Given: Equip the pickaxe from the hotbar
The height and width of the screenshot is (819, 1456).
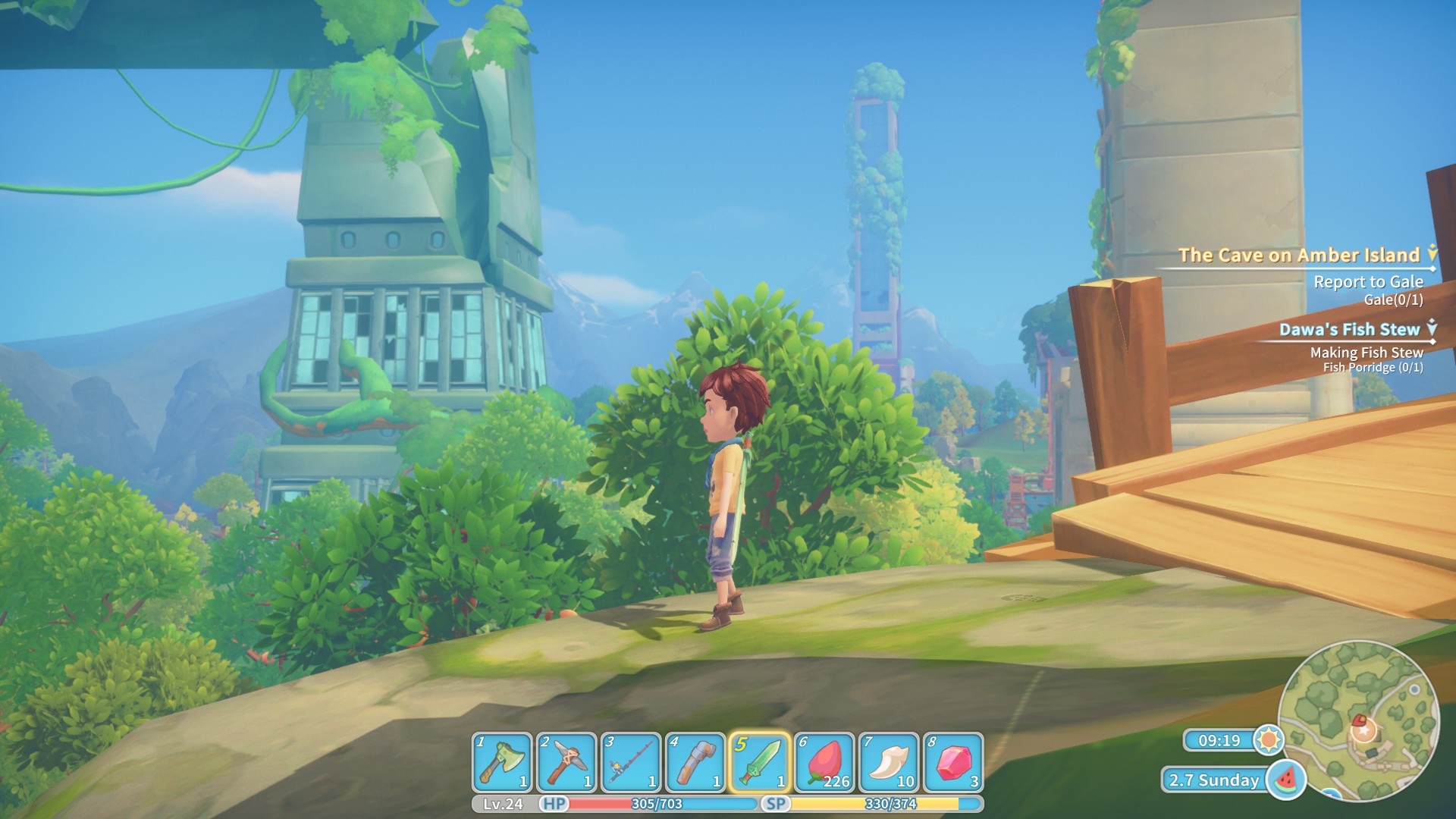Looking at the screenshot, I should [566, 761].
